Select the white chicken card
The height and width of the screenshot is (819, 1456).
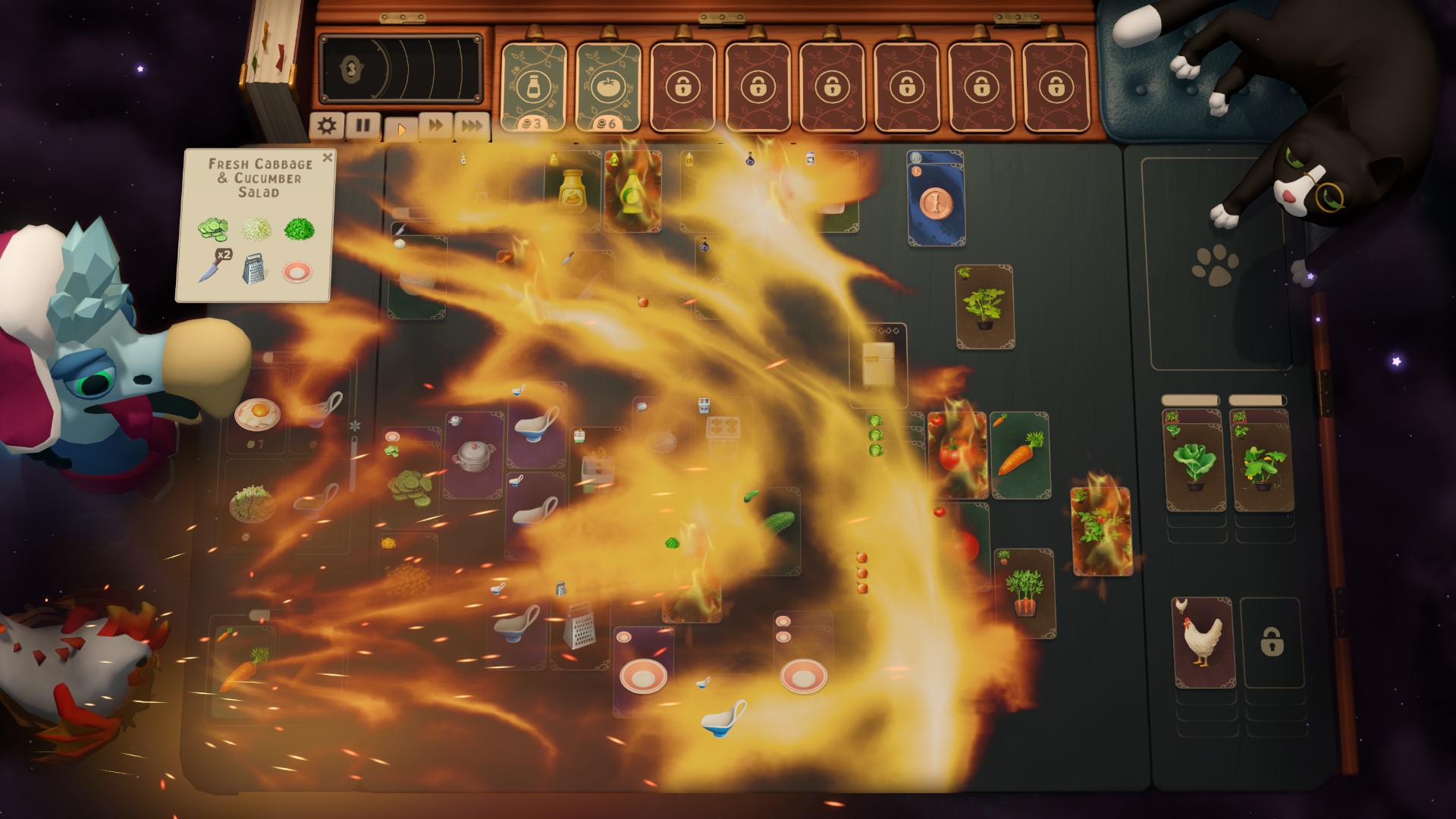click(x=1204, y=641)
